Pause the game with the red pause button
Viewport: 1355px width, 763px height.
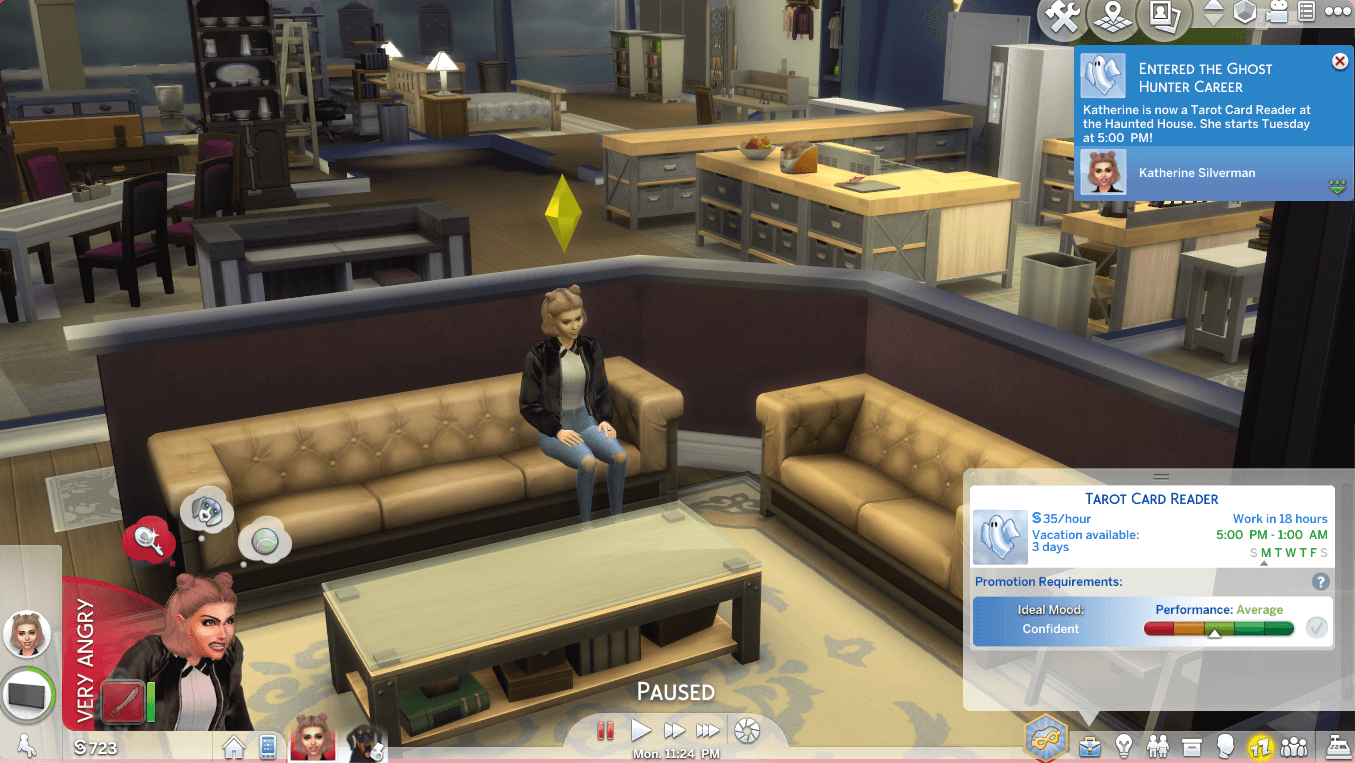click(x=604, y=731)
